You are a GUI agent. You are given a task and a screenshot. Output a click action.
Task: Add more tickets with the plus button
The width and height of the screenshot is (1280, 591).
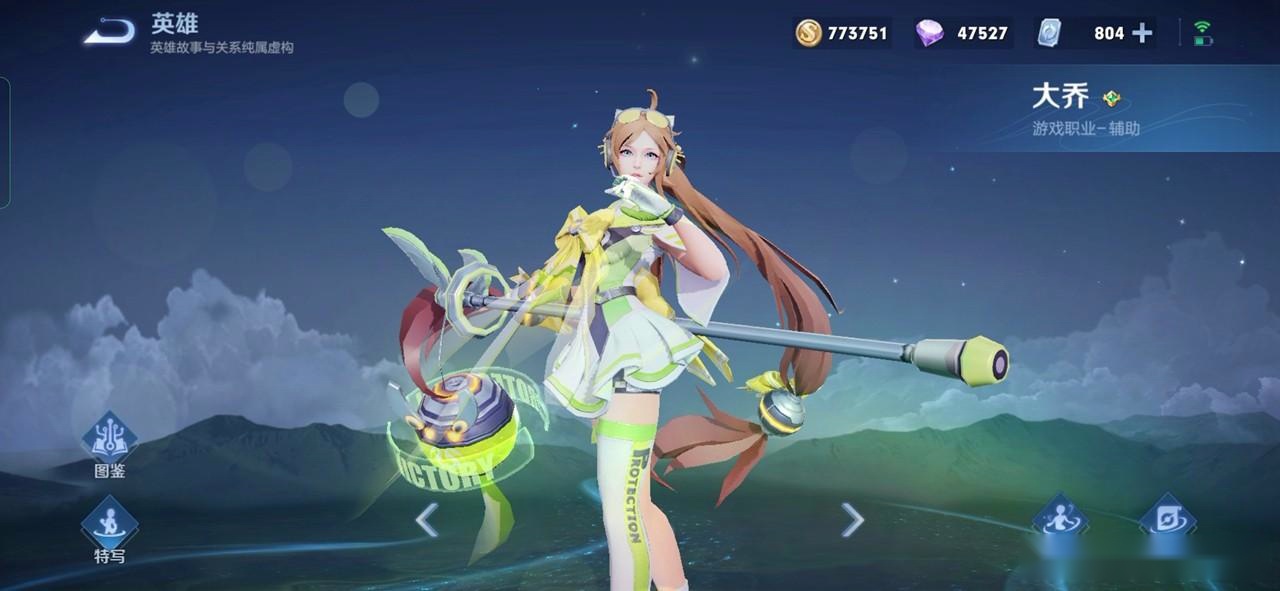(x=1142, y=33)
